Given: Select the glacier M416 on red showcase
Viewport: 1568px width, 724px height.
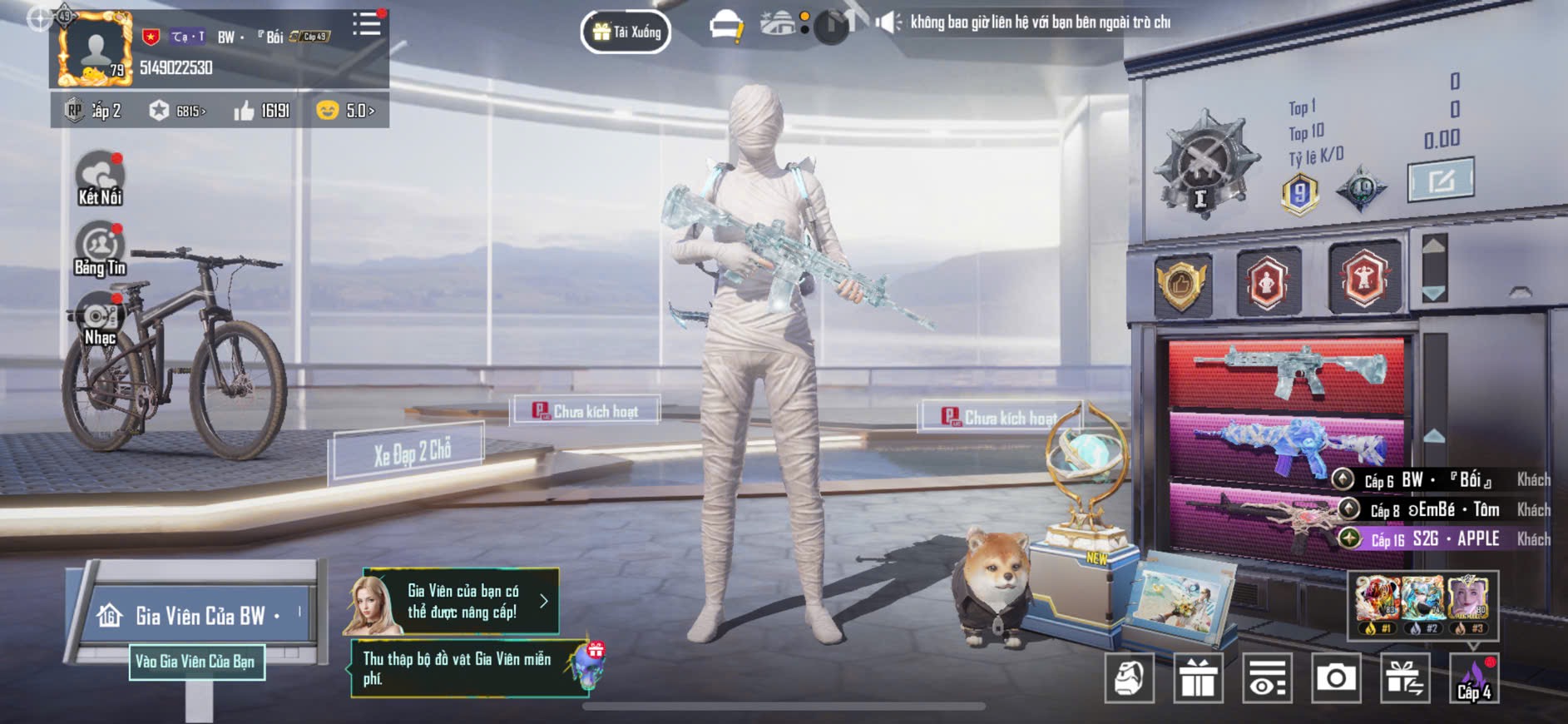Looking at the screenshot, I should (x=1286, y=370).
